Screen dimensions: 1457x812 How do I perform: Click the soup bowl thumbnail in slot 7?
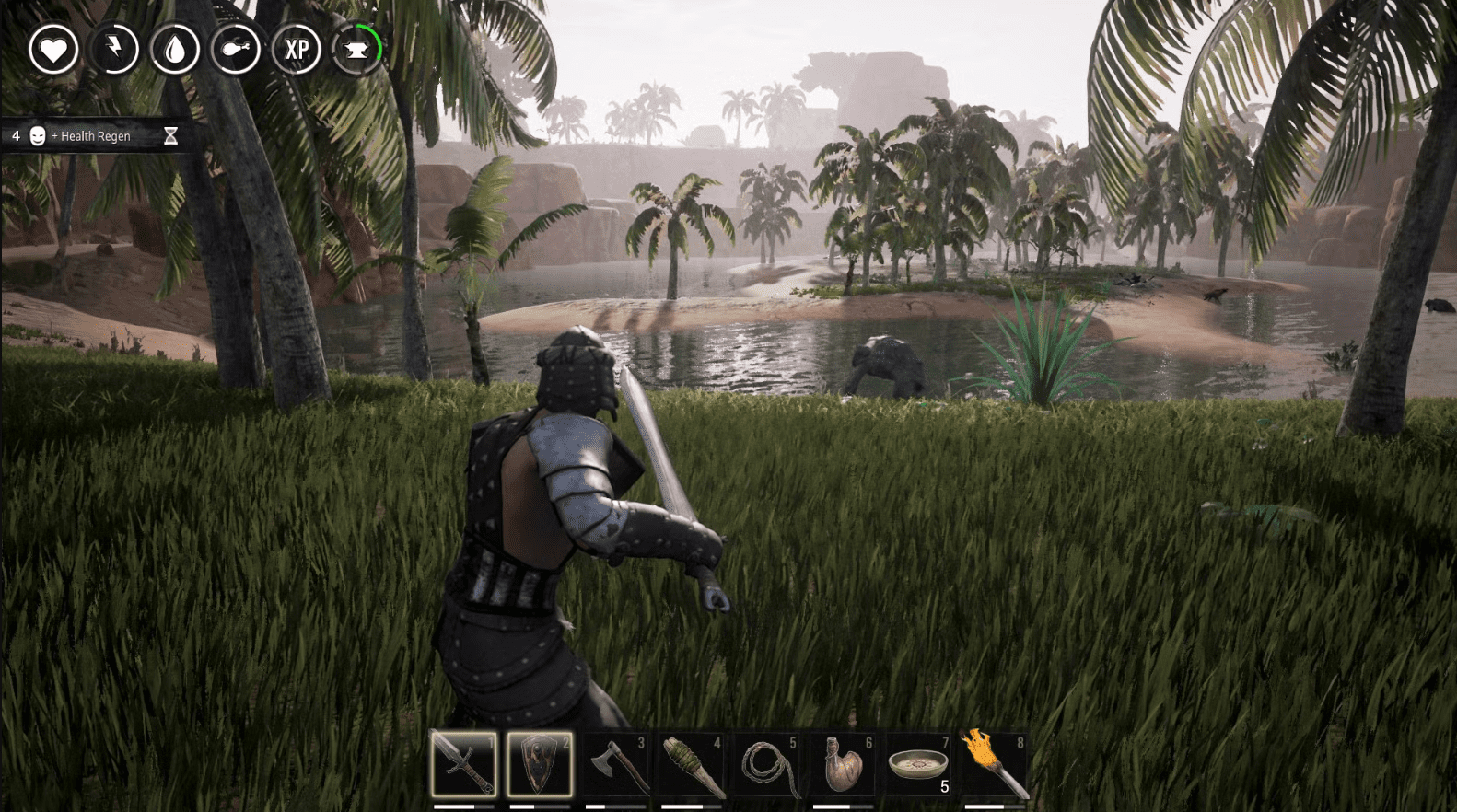pos(920,763)
